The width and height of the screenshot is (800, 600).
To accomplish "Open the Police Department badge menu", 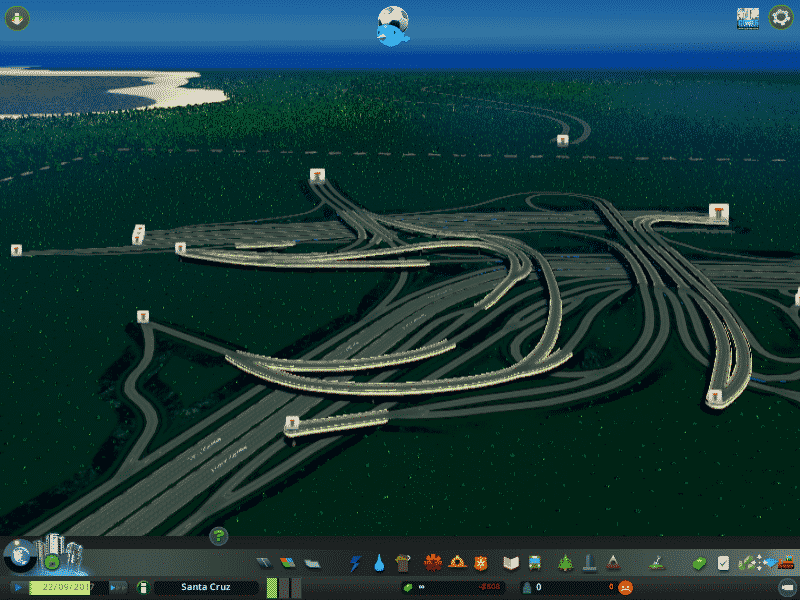I will pos(481,563).
